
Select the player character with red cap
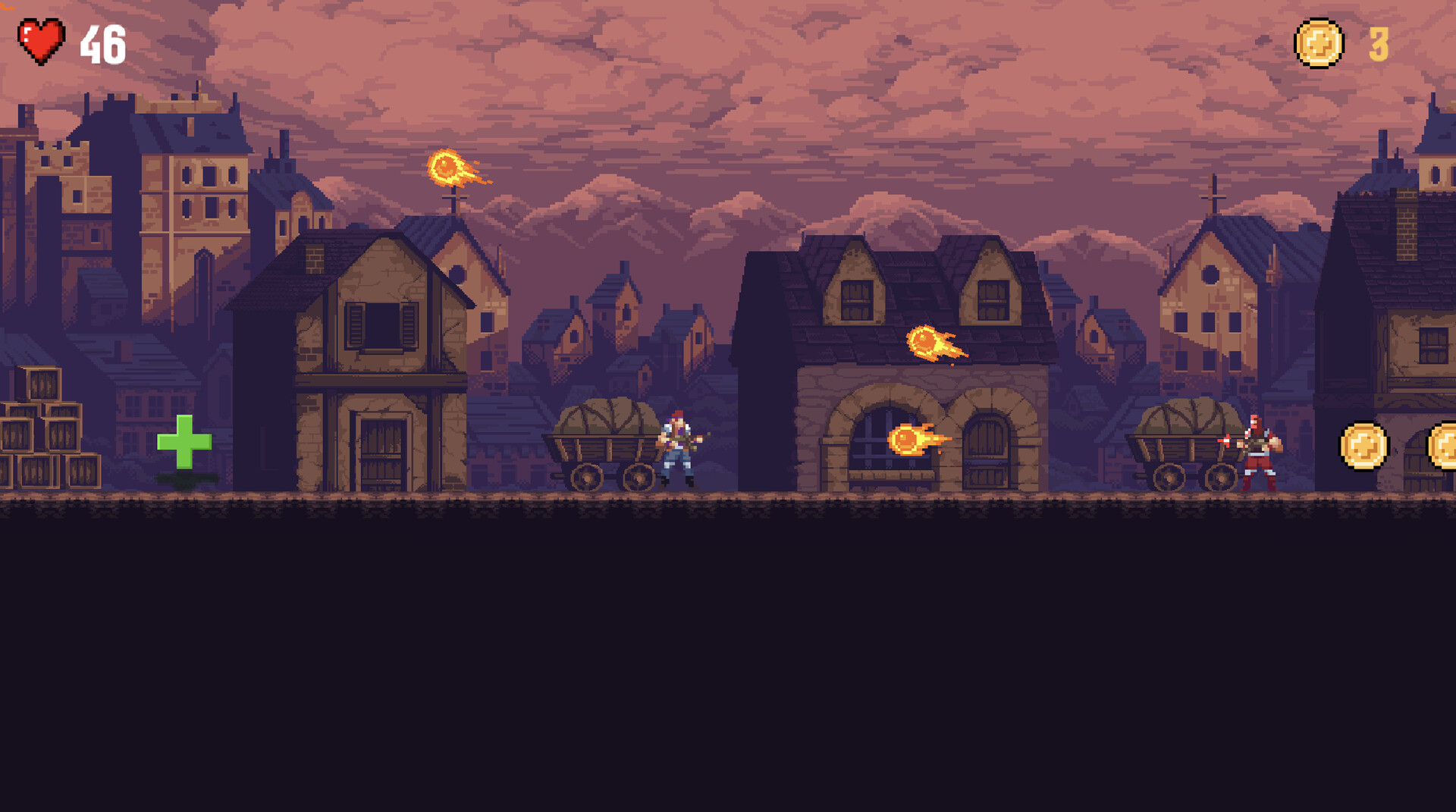679,447
